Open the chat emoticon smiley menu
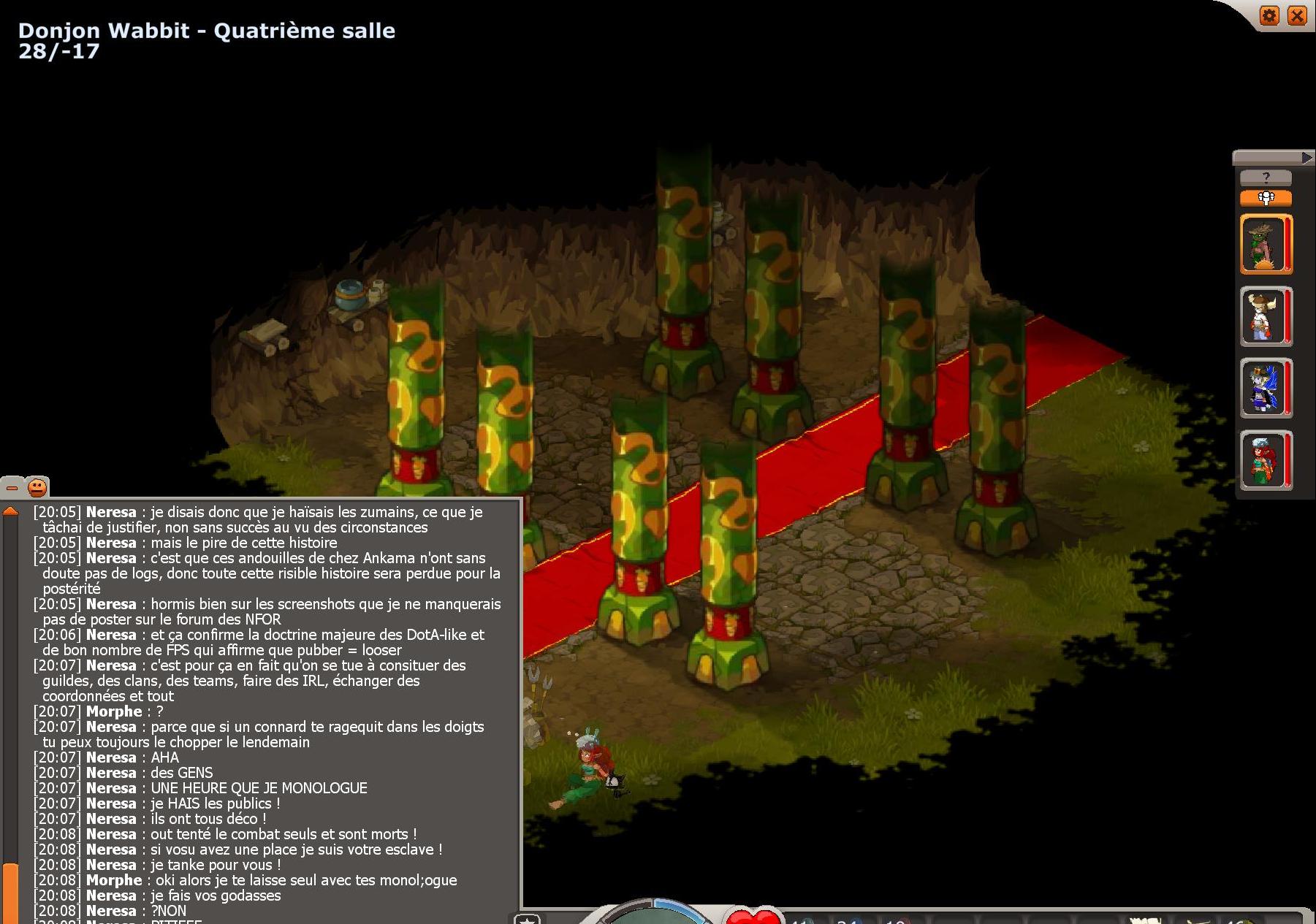 (37, 487)
